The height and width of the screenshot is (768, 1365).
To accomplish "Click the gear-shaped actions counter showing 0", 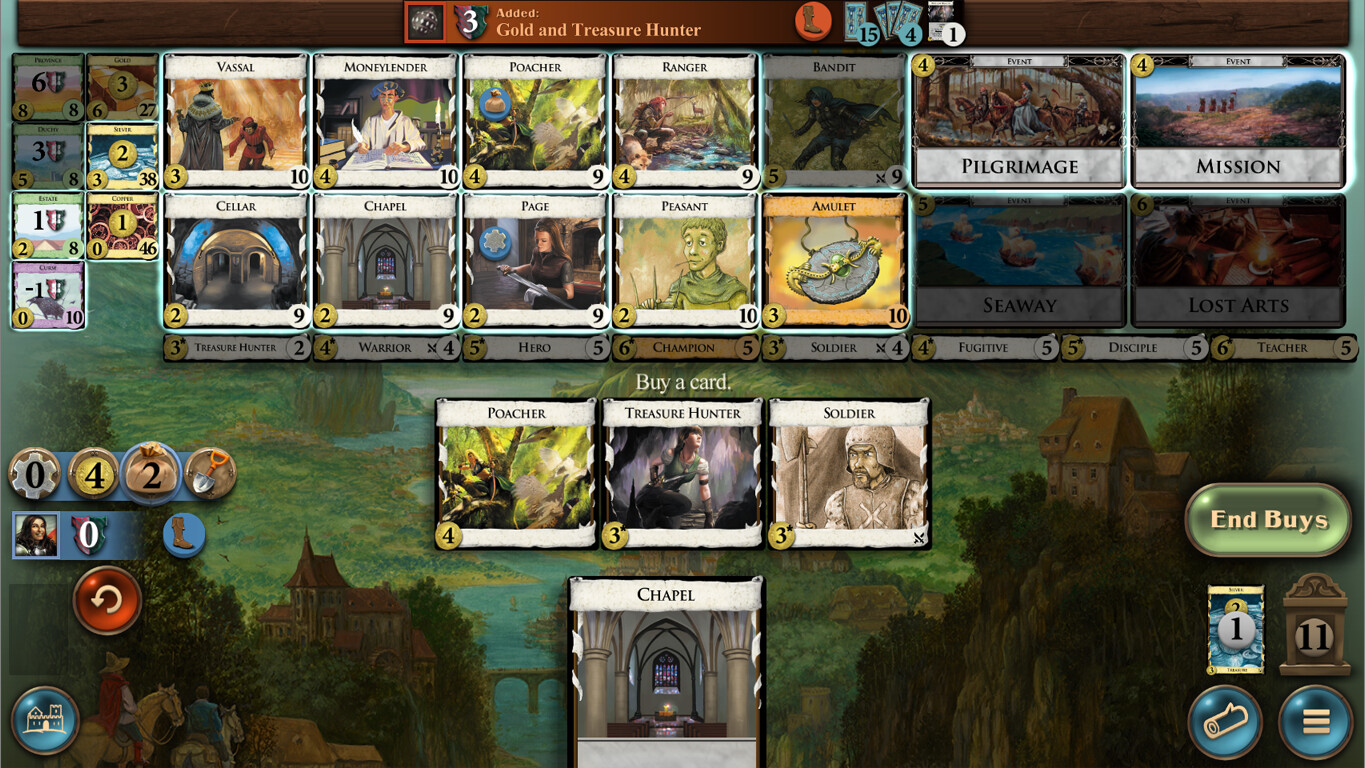I will [x=35, y=475].
